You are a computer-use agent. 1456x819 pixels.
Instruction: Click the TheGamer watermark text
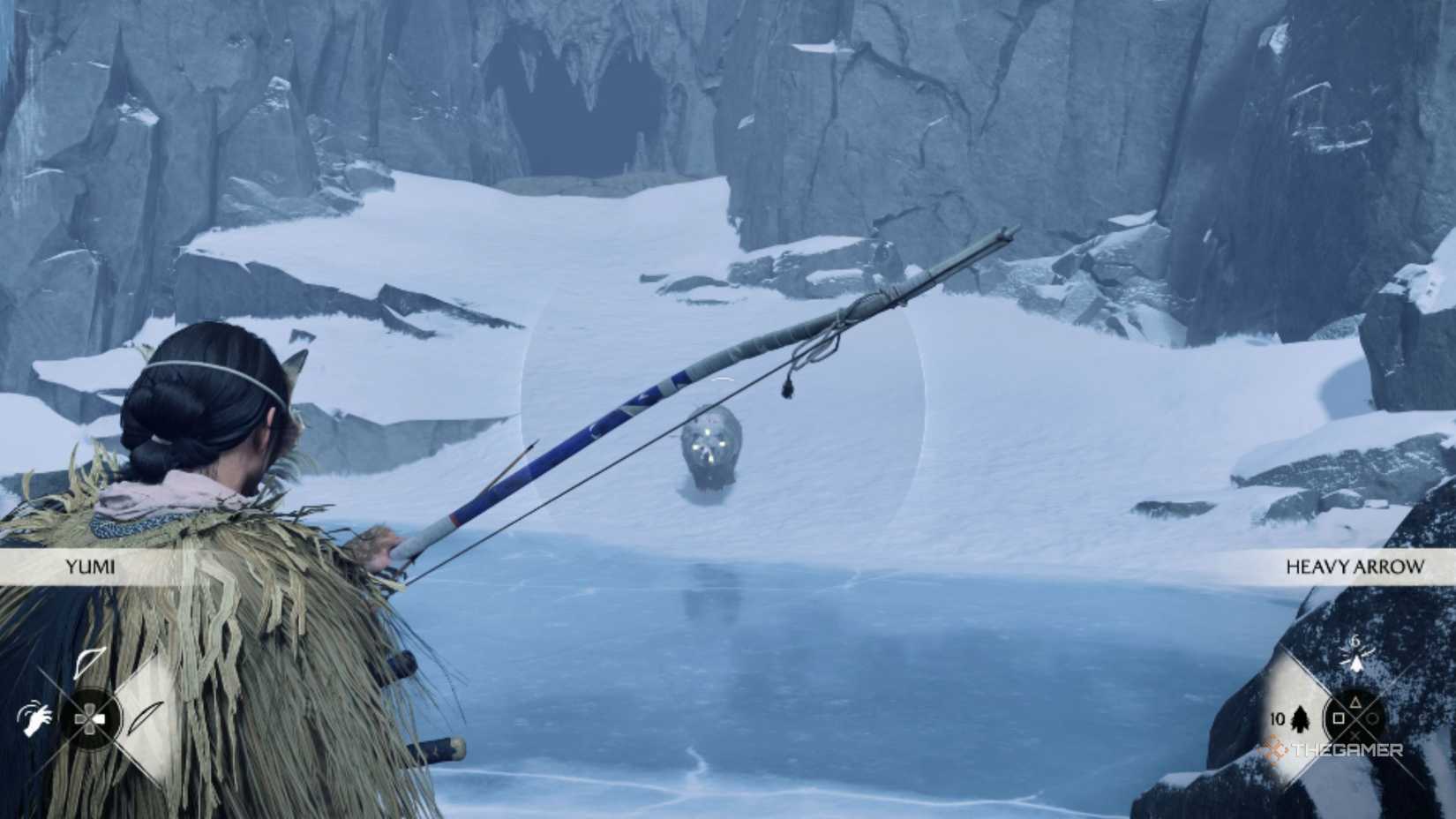click(1346, 748)
